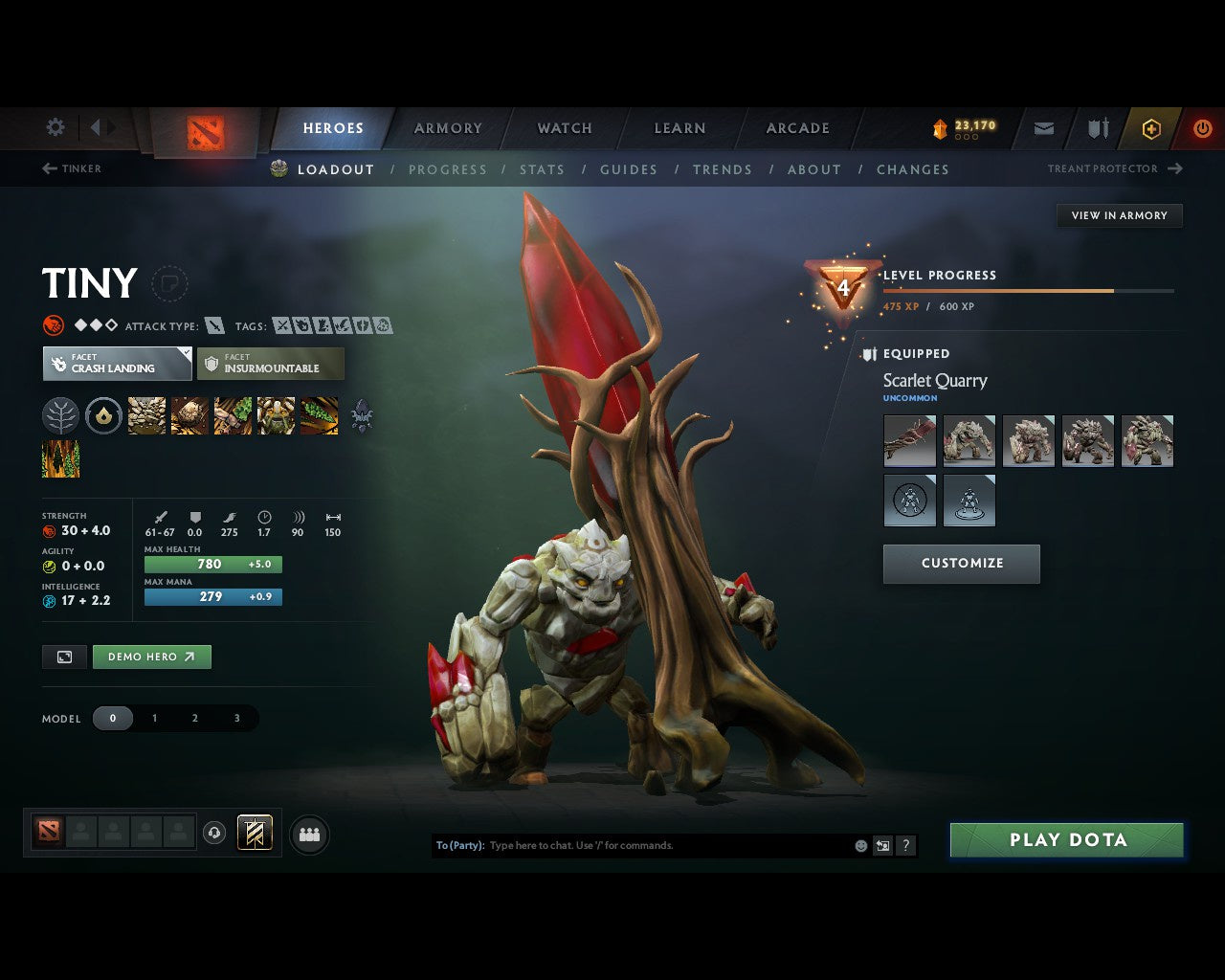Click the DEMO HERO button

pyautogui.click(x=151, y=657)
